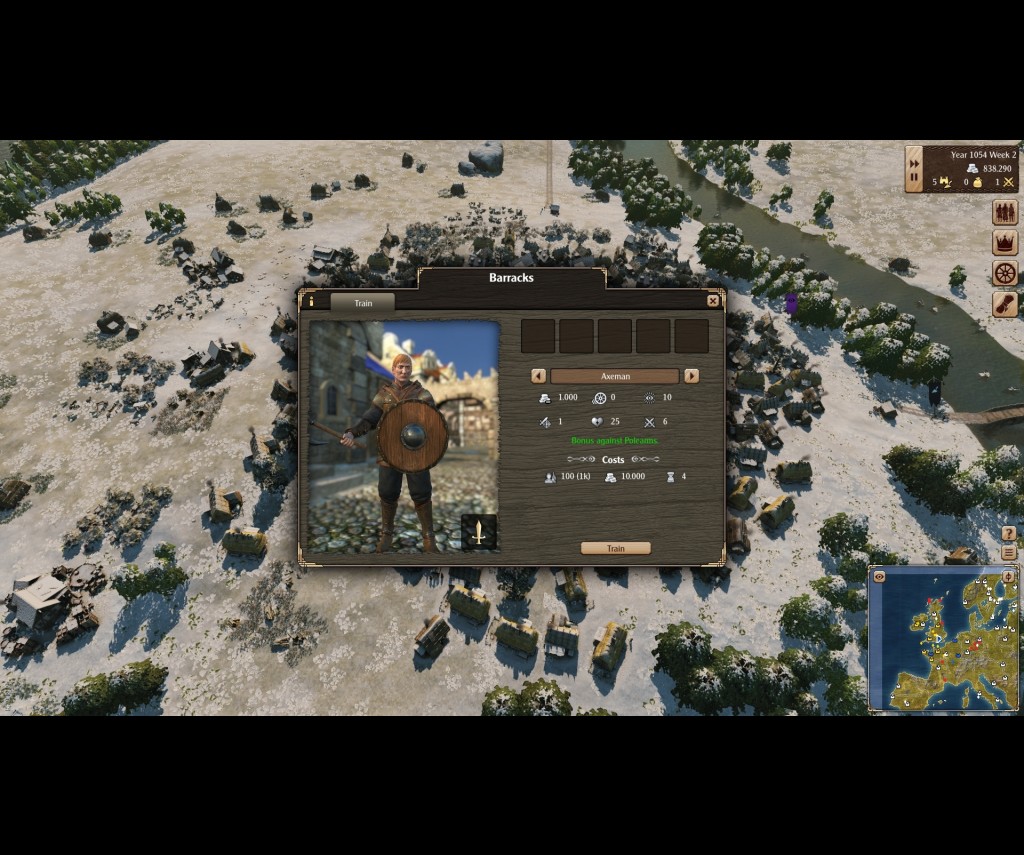Fast-forward the game speed
The height and width of the screenshot is (855, 1024).
914,164
